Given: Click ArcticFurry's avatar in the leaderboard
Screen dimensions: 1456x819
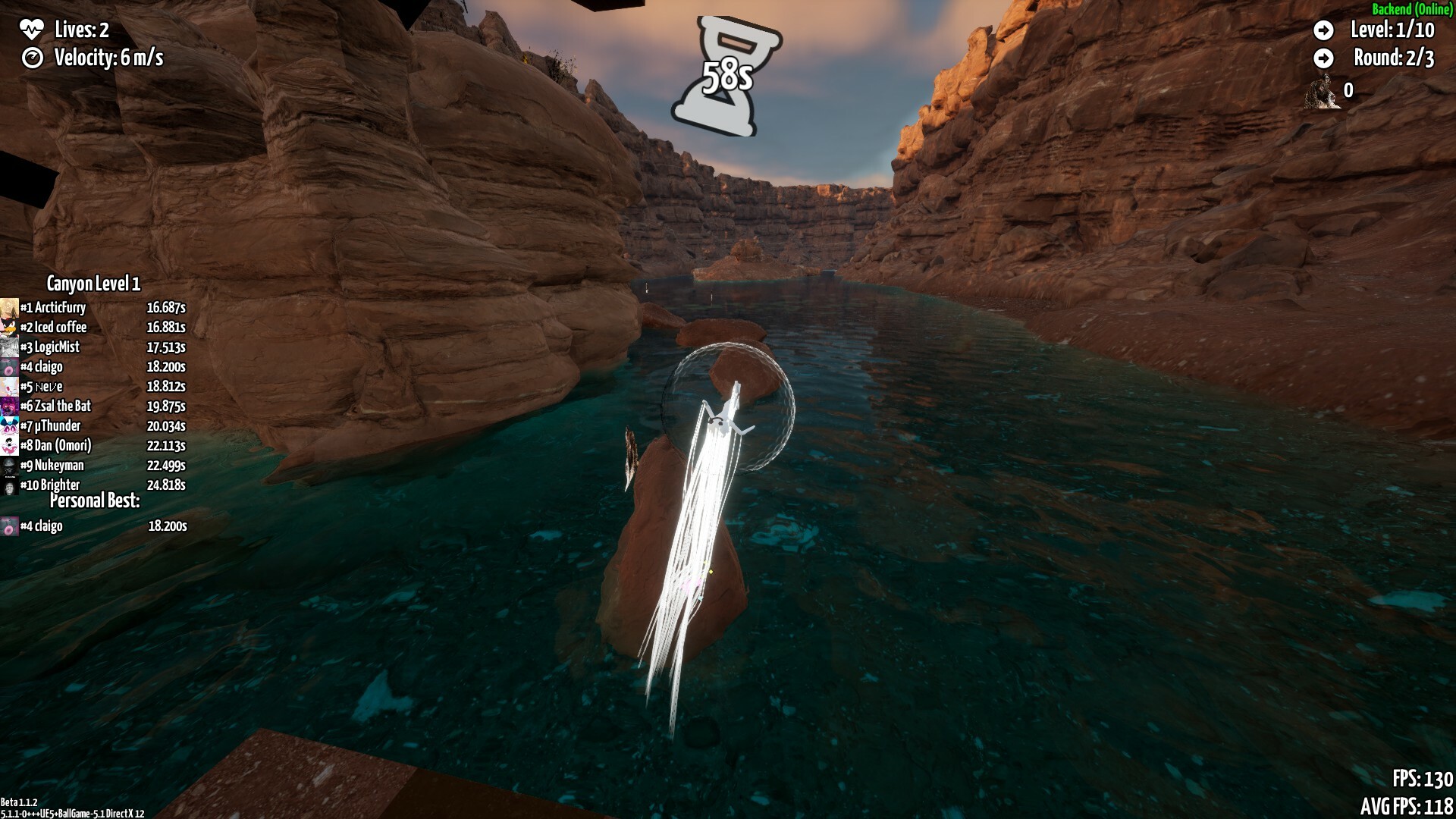Looking at the screenshot, I should point(8,307).
